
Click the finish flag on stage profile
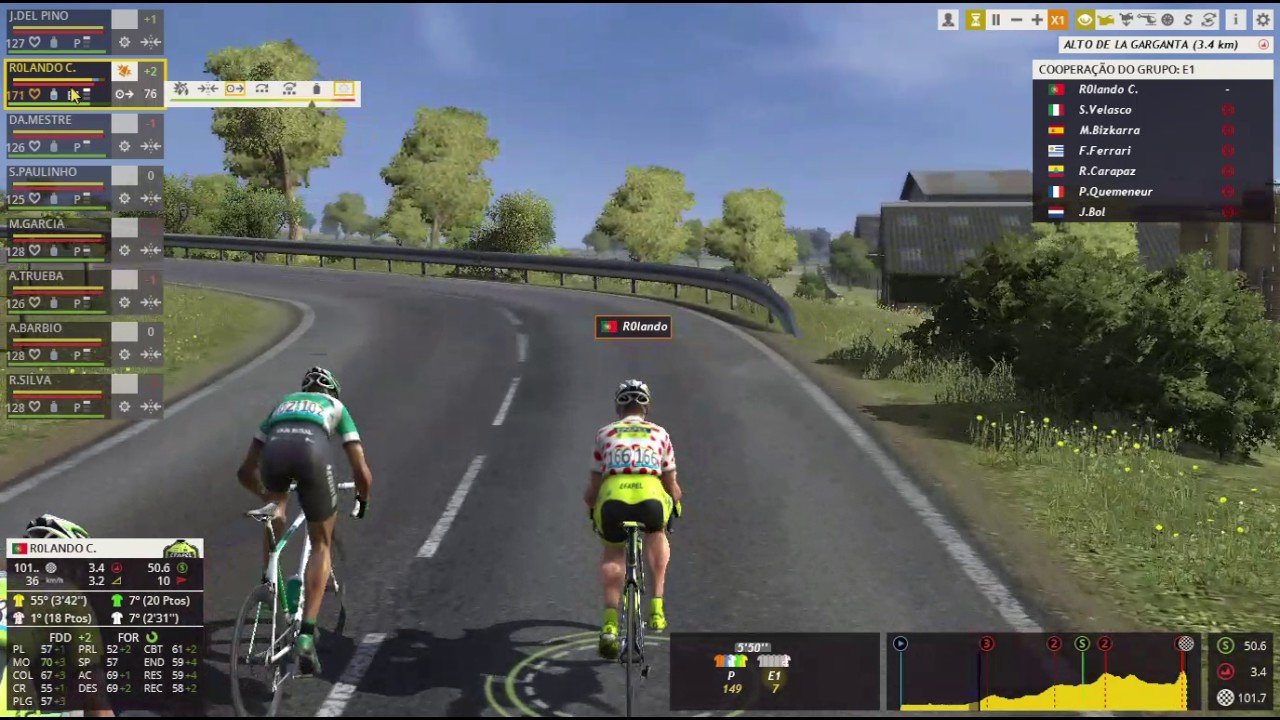click(1185, 644)
